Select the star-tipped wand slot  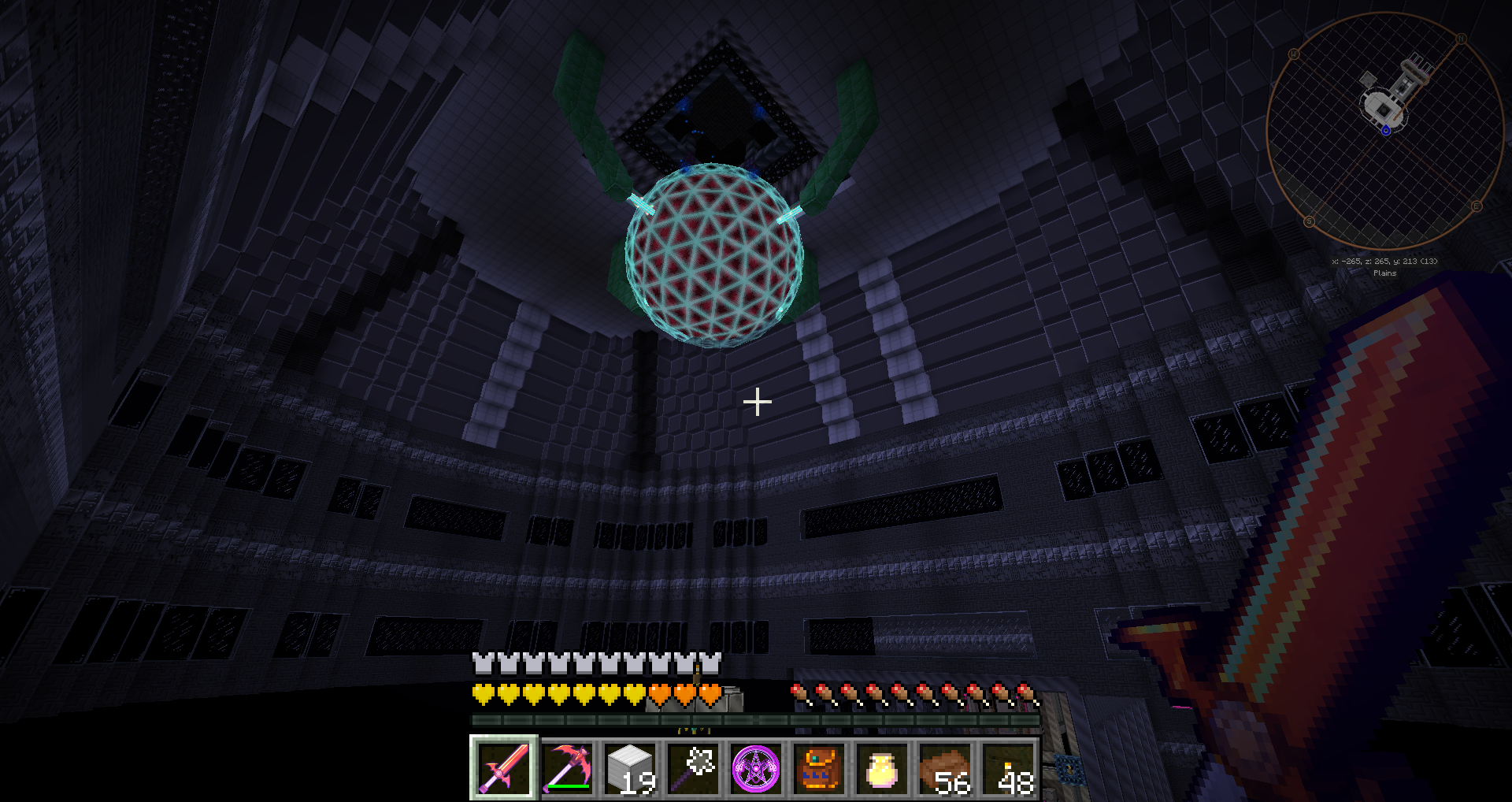click(693, 768)
